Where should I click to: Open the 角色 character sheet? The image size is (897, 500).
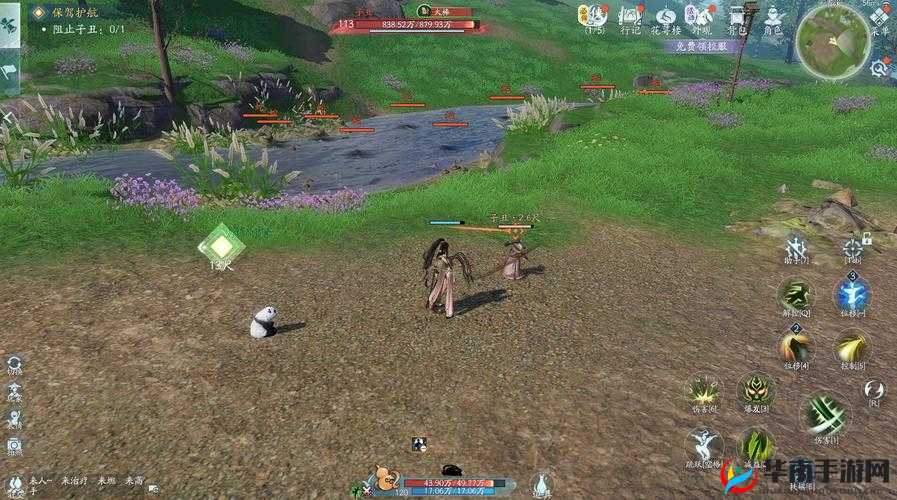point(774,16)
